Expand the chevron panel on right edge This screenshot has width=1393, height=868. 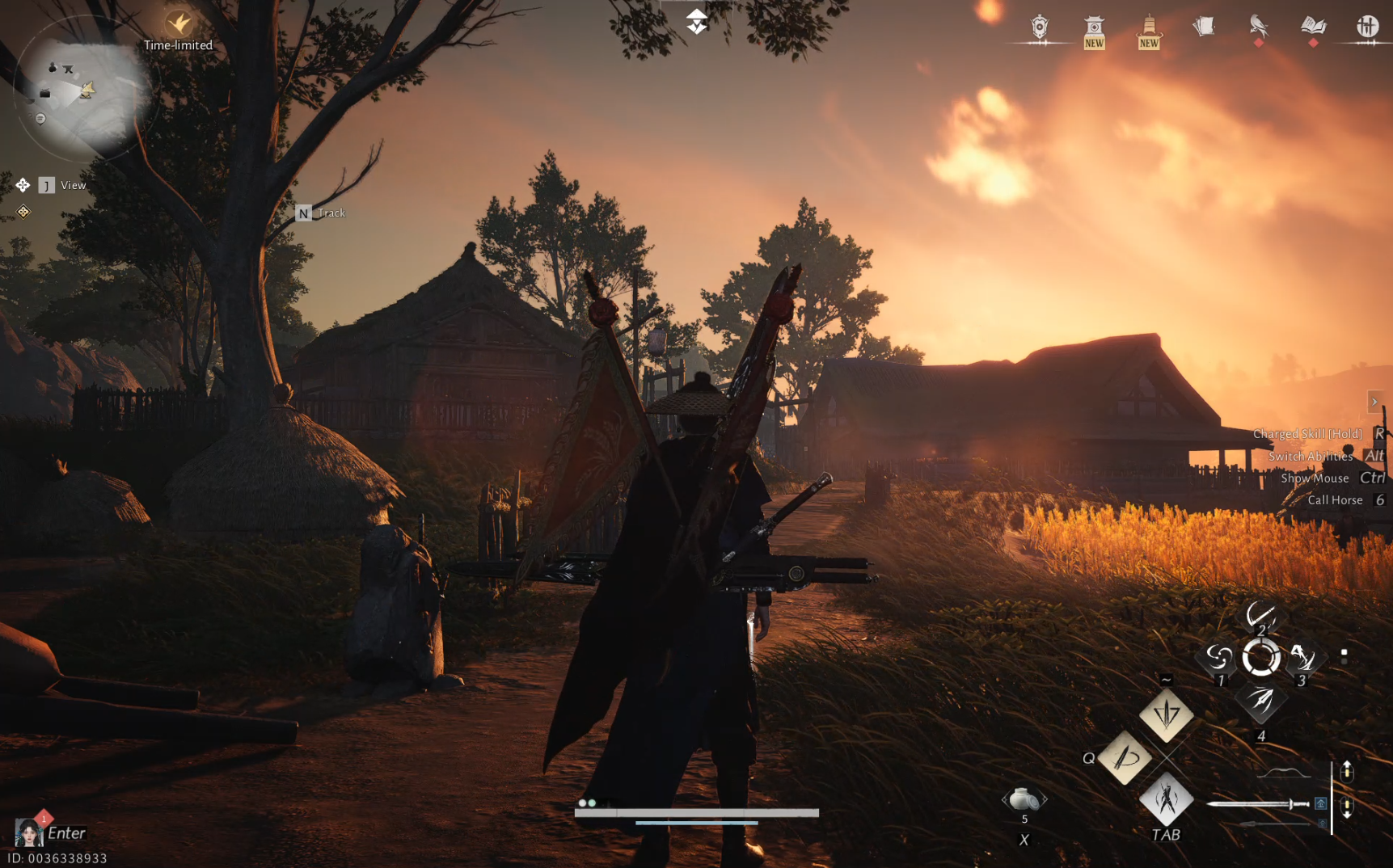tap(1374, 402)
